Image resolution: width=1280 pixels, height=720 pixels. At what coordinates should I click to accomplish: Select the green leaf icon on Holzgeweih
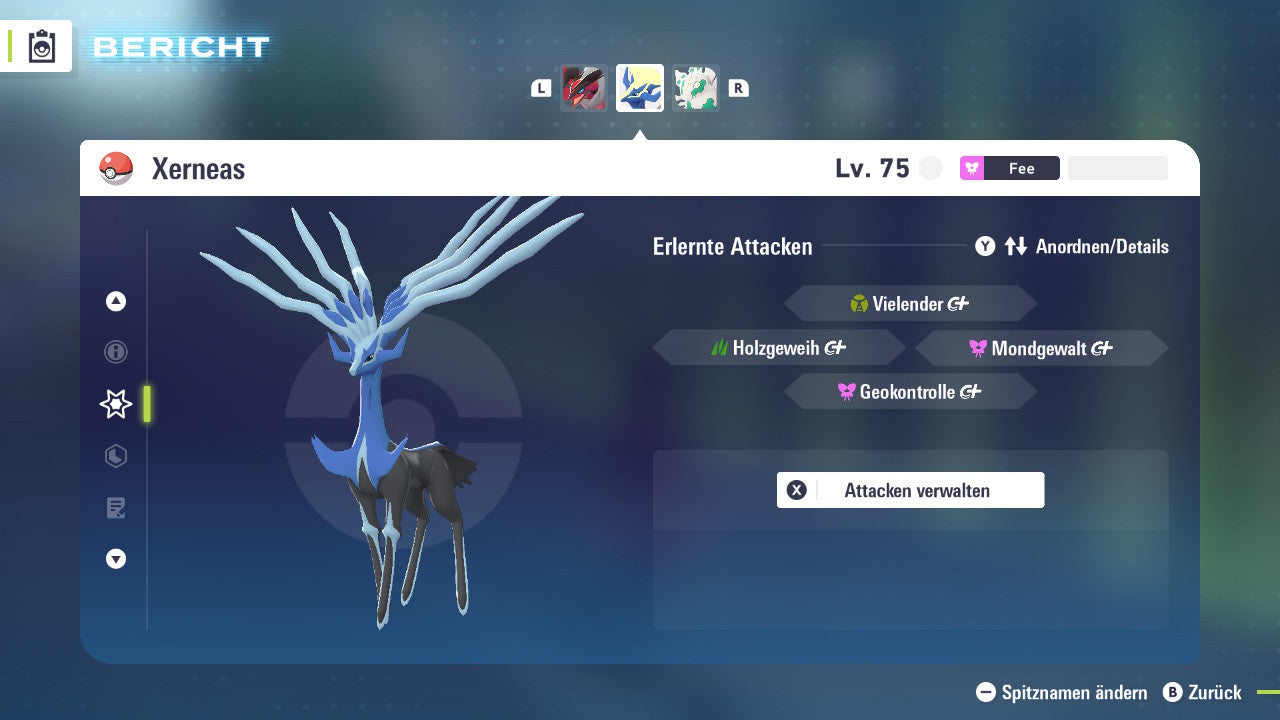[718, 347]
